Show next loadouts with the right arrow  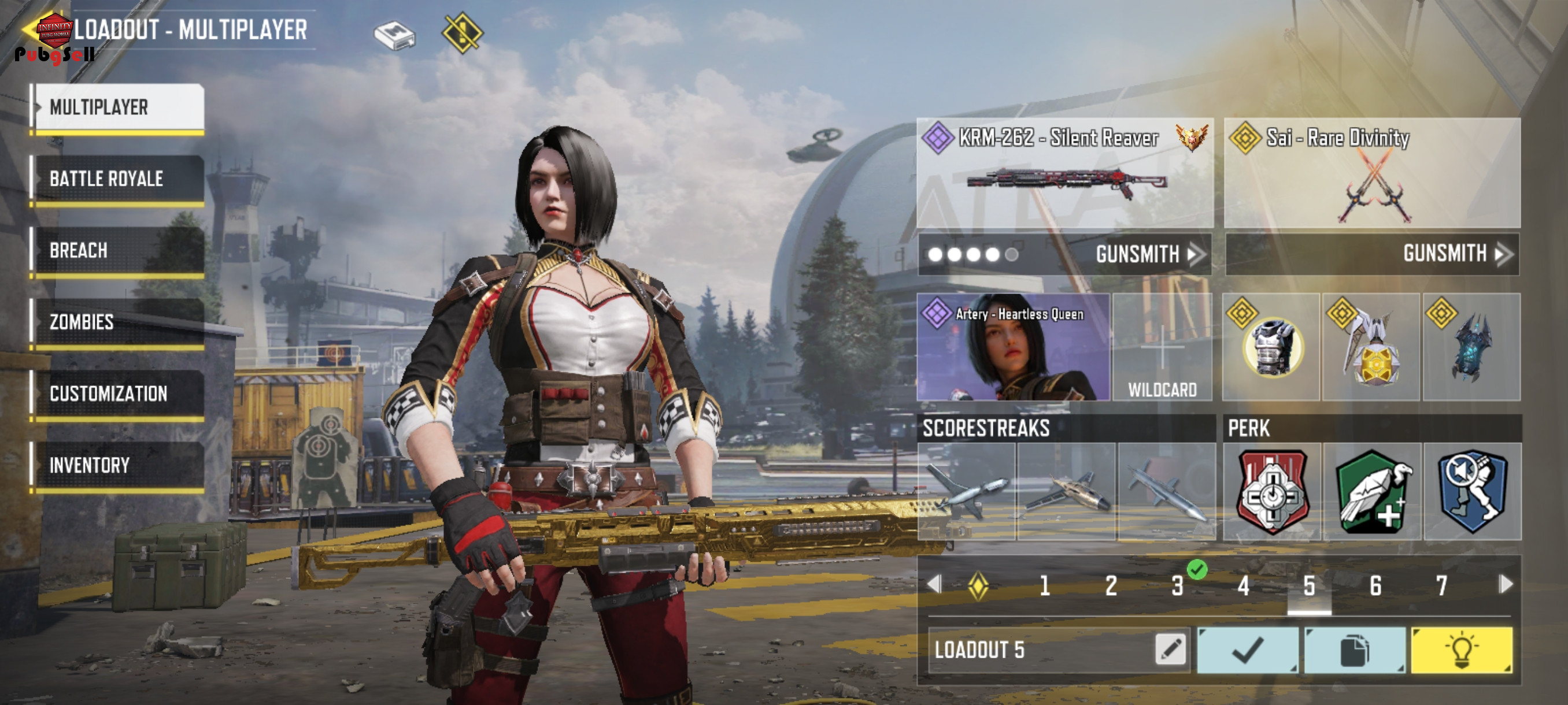click(1506, 585)
